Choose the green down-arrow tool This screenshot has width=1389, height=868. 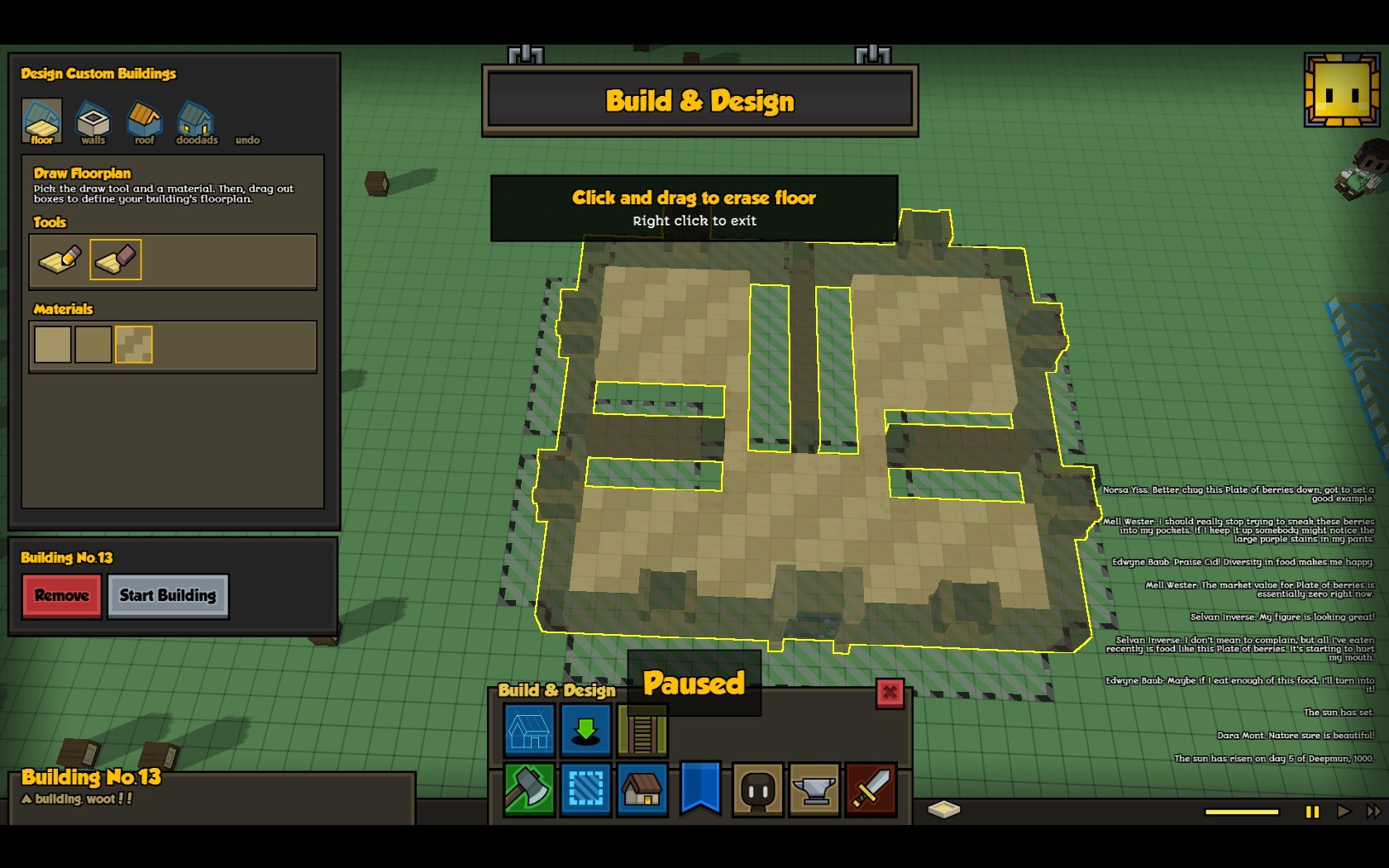[x=585, y=730]
